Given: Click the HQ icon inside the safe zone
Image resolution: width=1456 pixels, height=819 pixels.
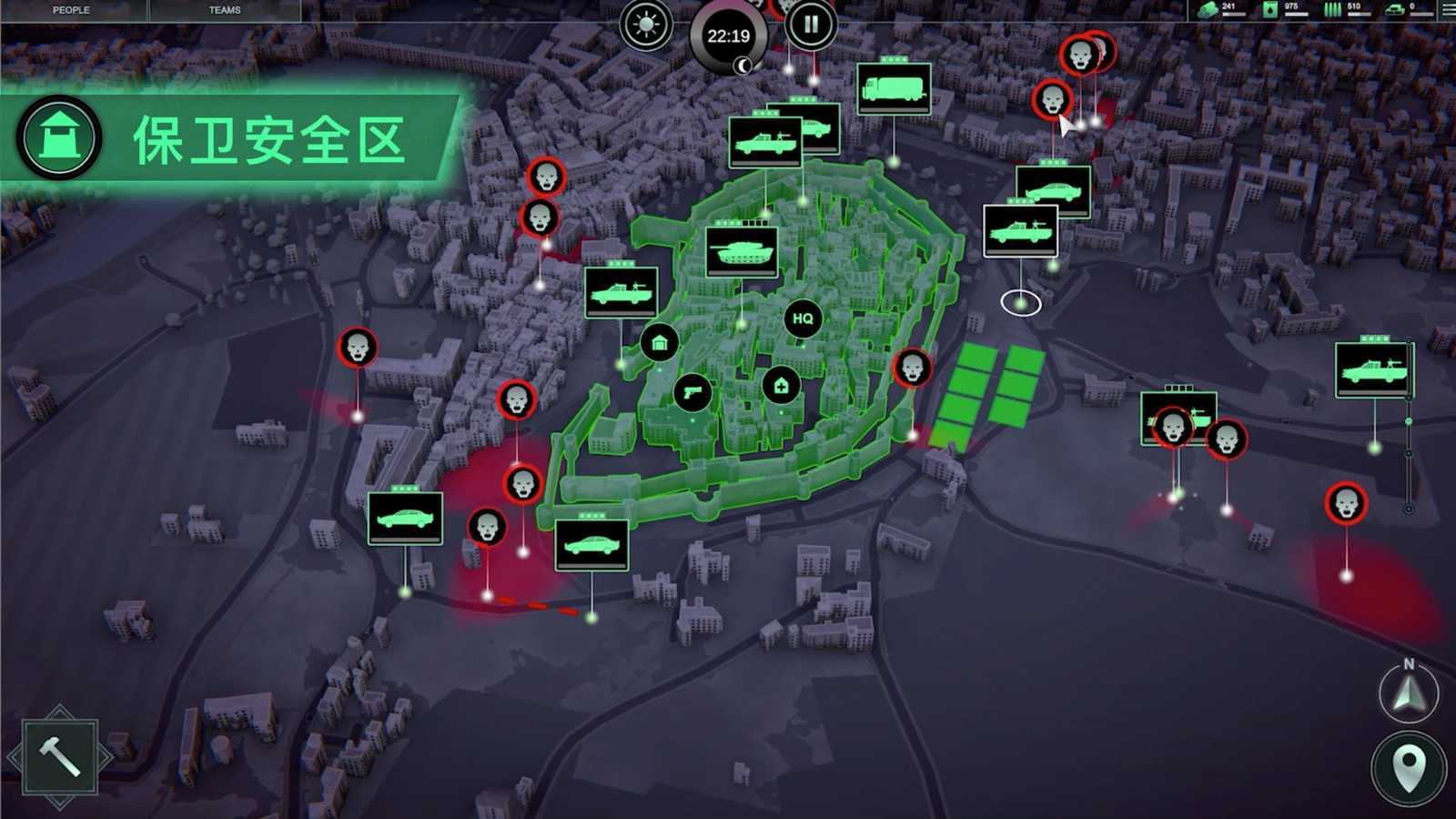Looking at the screenshot, I should click(x=802, y=320).
